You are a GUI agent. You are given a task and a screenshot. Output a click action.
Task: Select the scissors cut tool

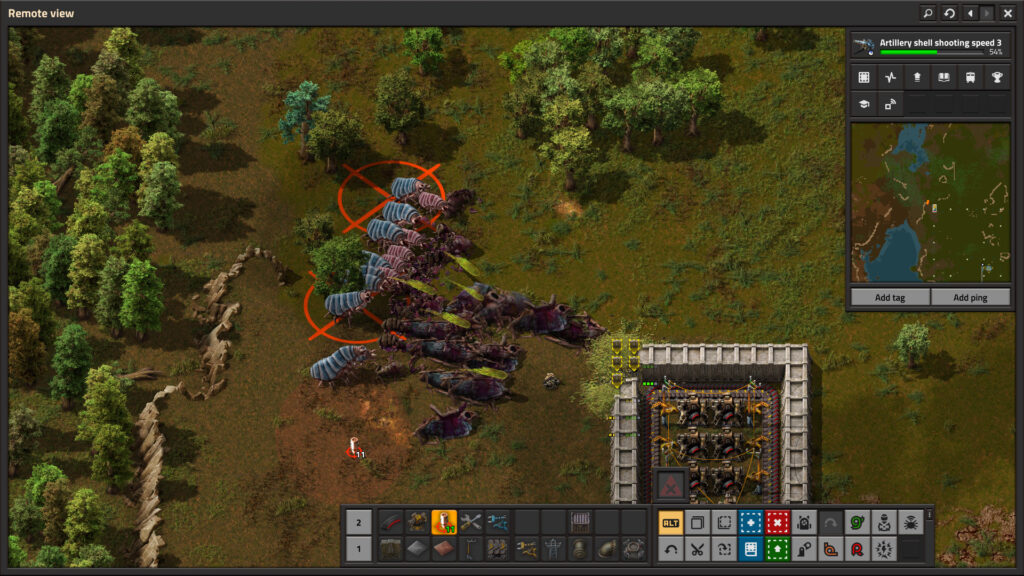[697, 548]
